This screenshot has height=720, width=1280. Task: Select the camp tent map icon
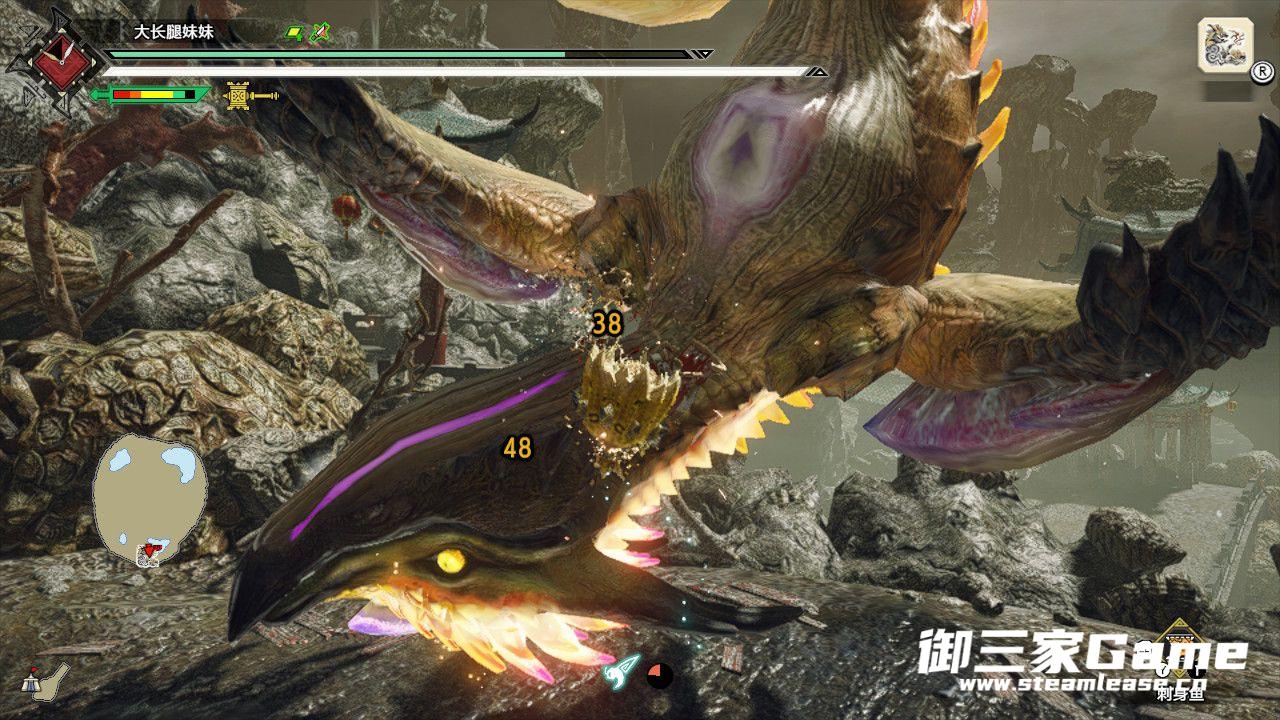click(x=48, y=678)
